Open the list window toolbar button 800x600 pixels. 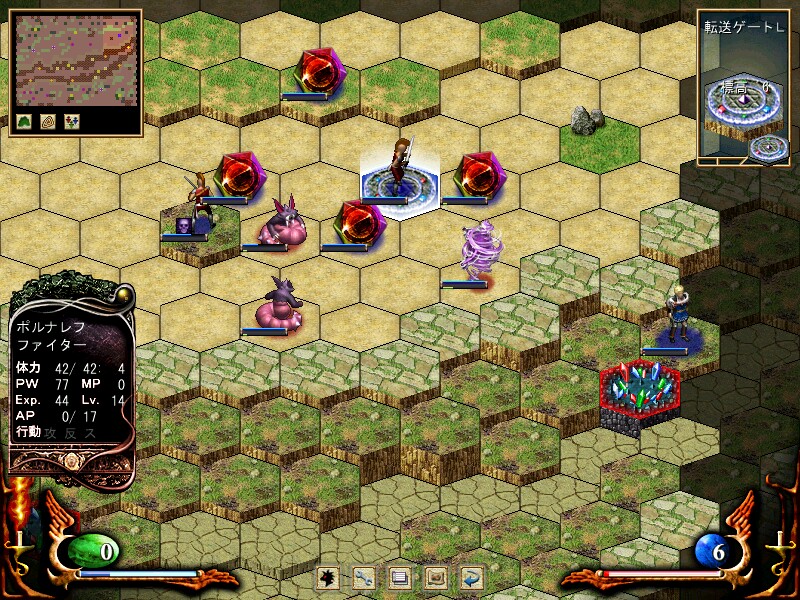click(400, 577)
